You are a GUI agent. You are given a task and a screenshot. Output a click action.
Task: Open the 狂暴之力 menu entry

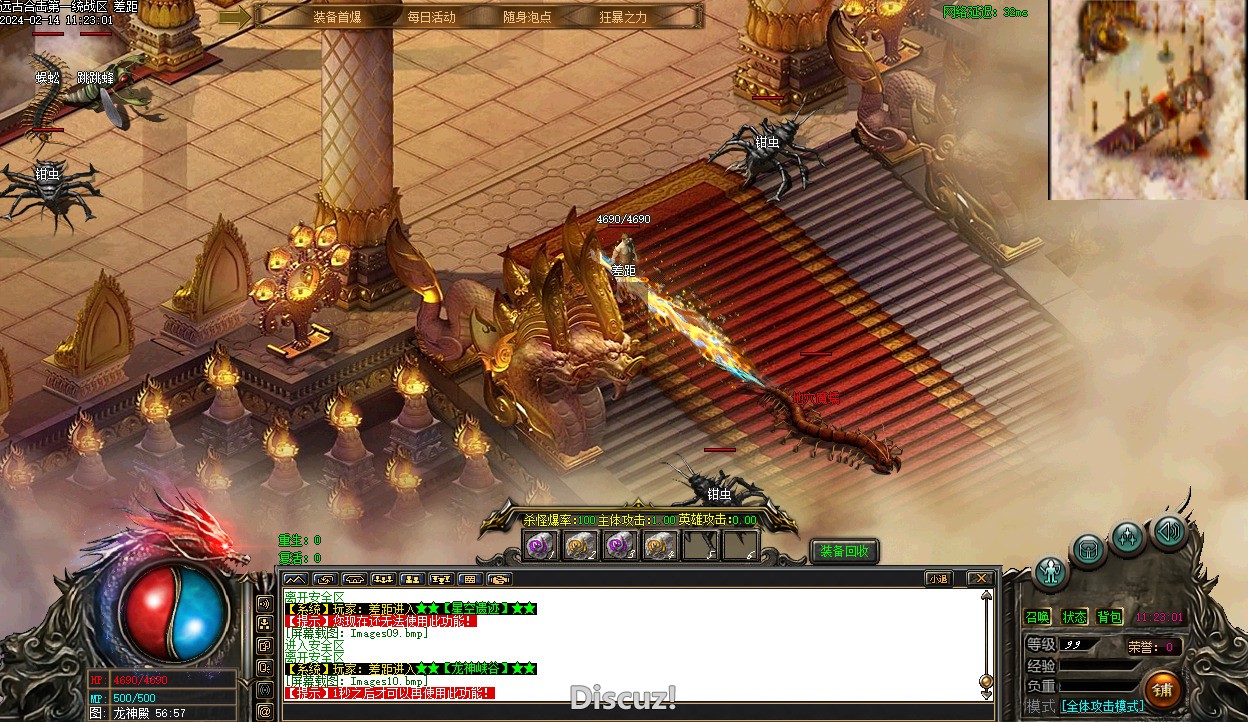point(623,17)
